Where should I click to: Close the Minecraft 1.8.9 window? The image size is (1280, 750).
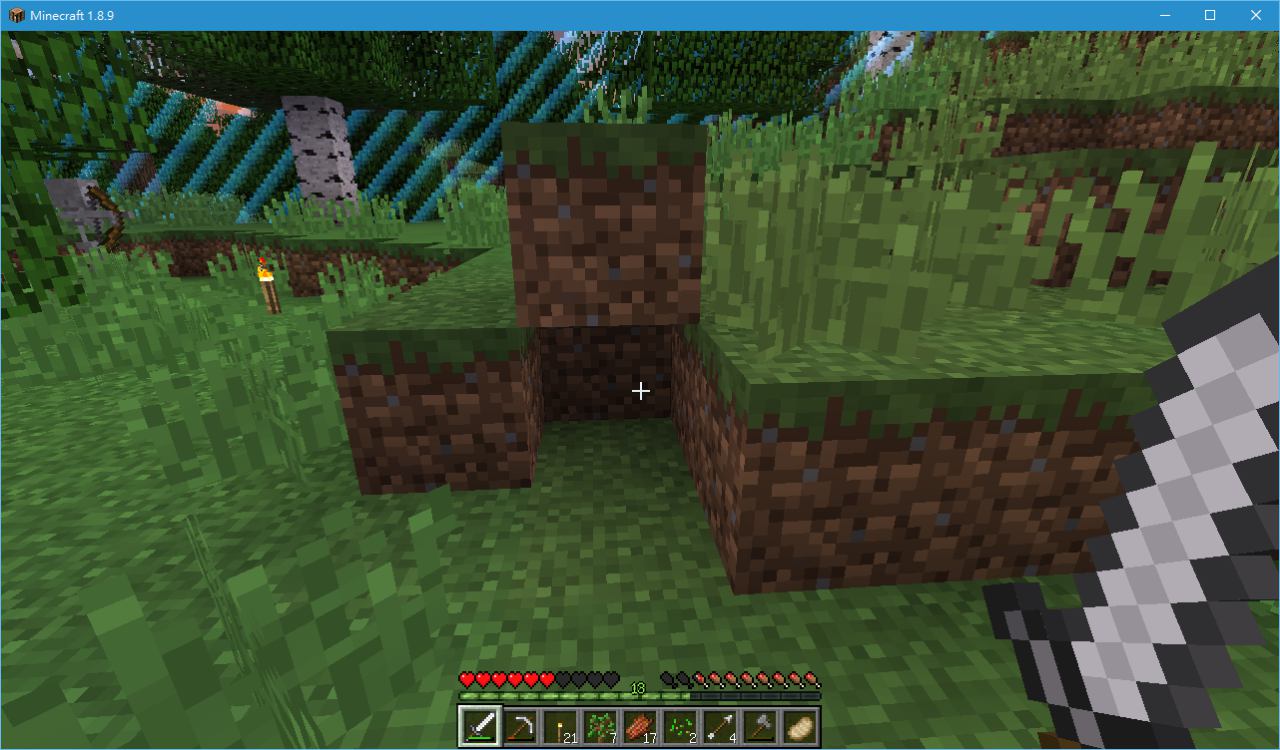[x=1256, y=15]
